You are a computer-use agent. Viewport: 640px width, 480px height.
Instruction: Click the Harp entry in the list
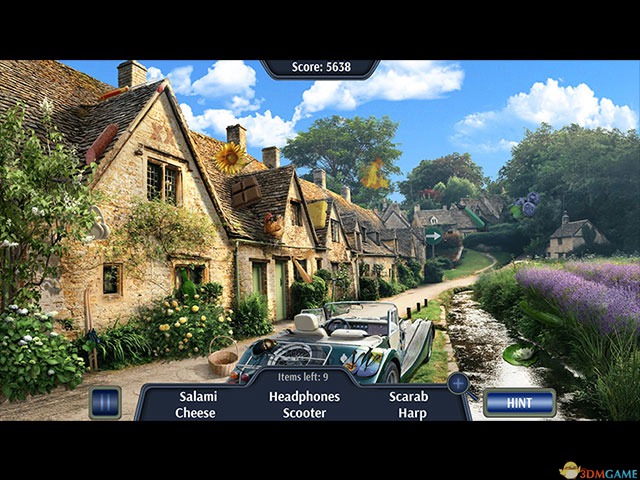pos(412,413)
